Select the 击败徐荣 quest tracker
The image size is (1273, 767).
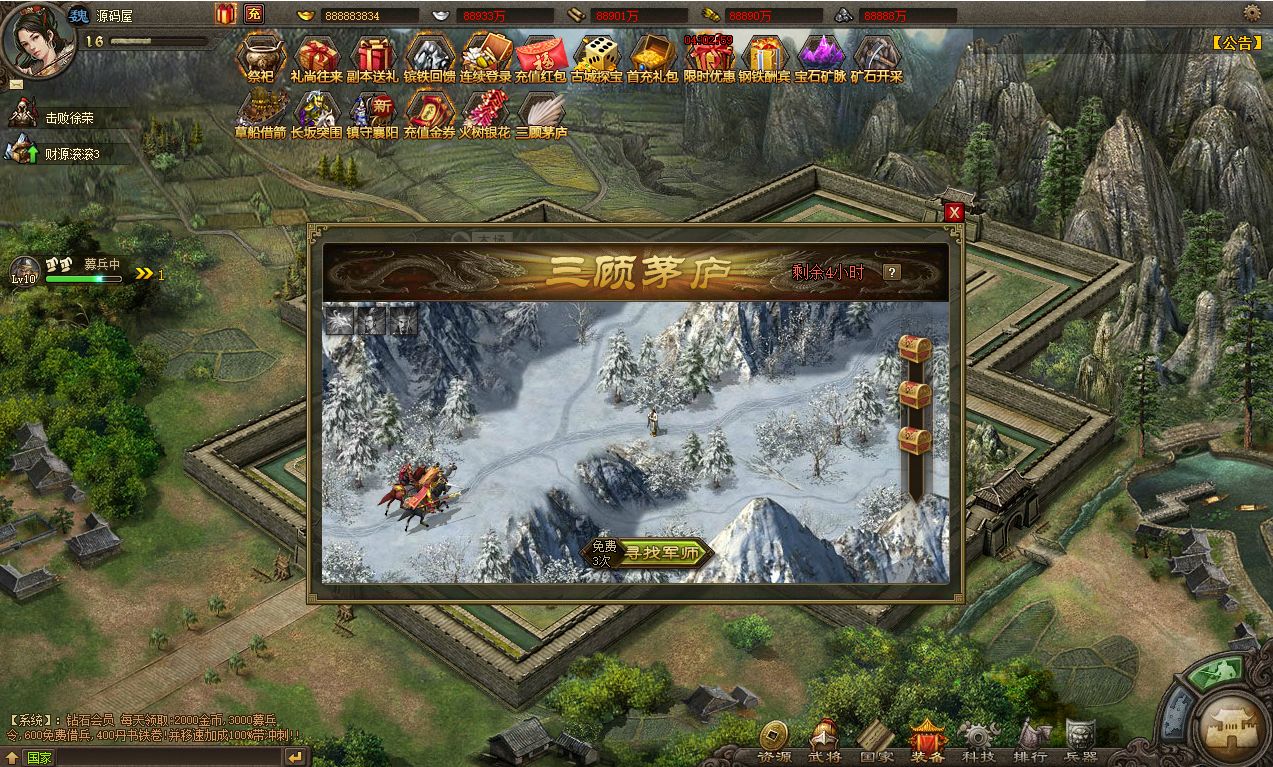(68, 118)
